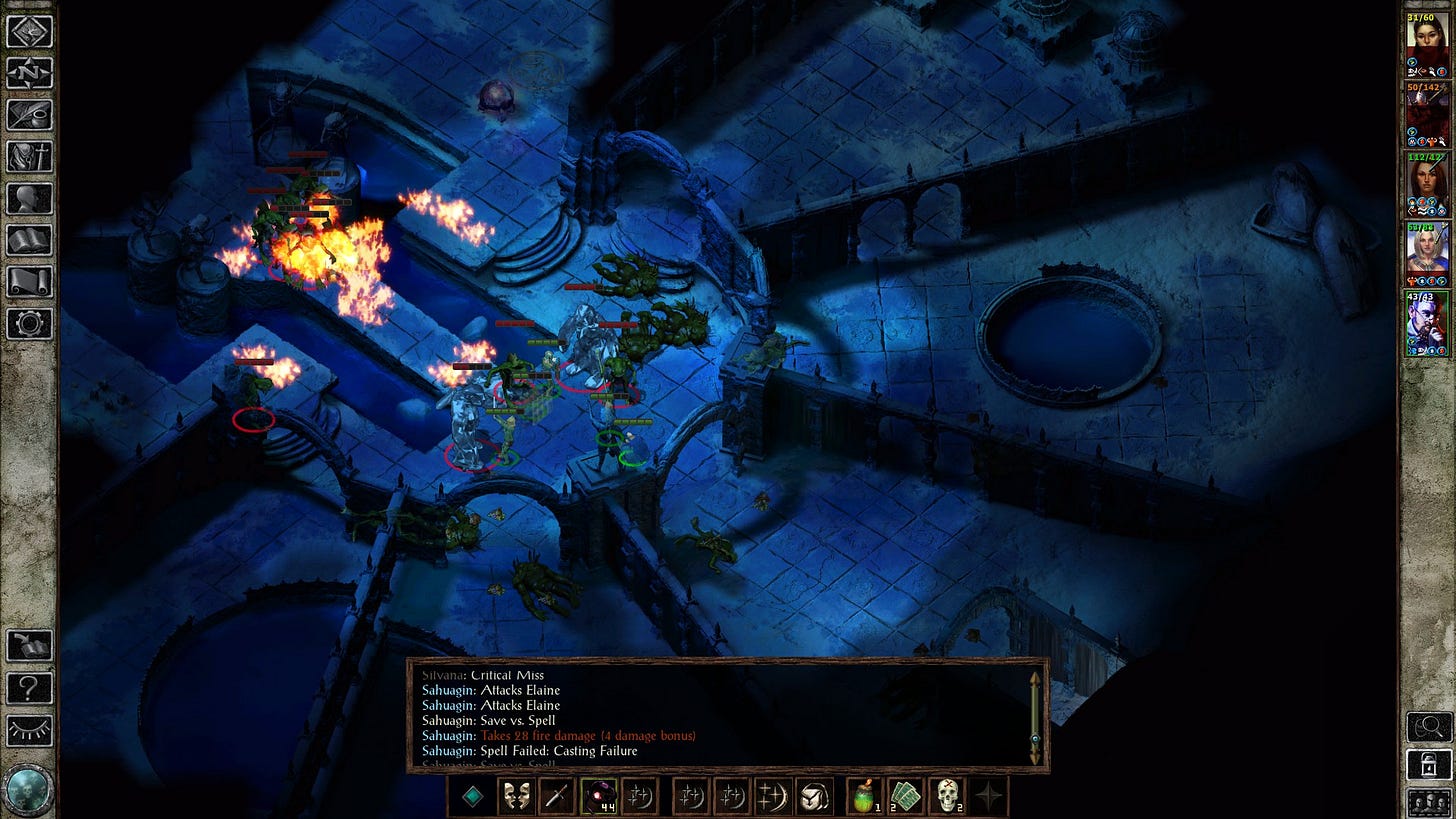Viewport: 1456px width, 819px height.
Task: Open help via the question mark button
Action: 29,688
